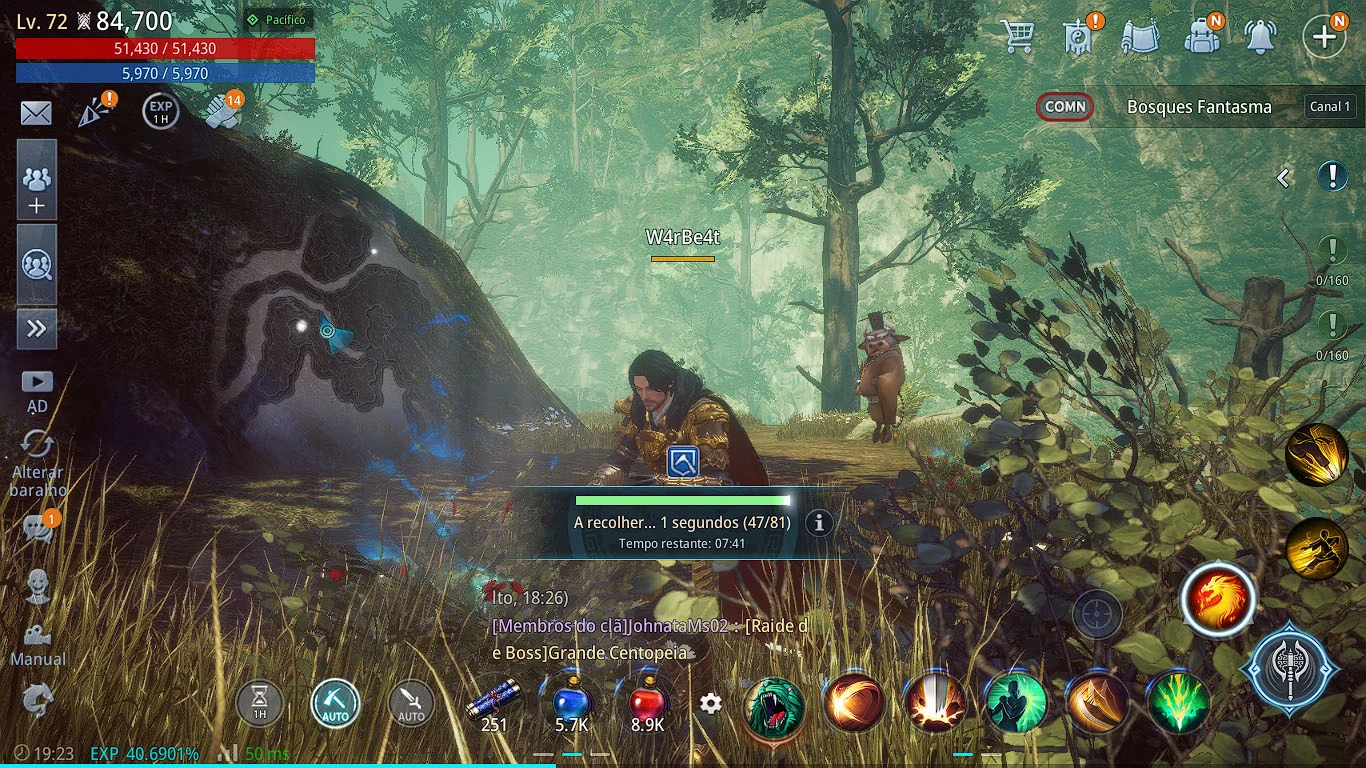This screenshot has width=1366, height=768.
Task: Activate the green beast roar skill
Action: pos(775,704)
